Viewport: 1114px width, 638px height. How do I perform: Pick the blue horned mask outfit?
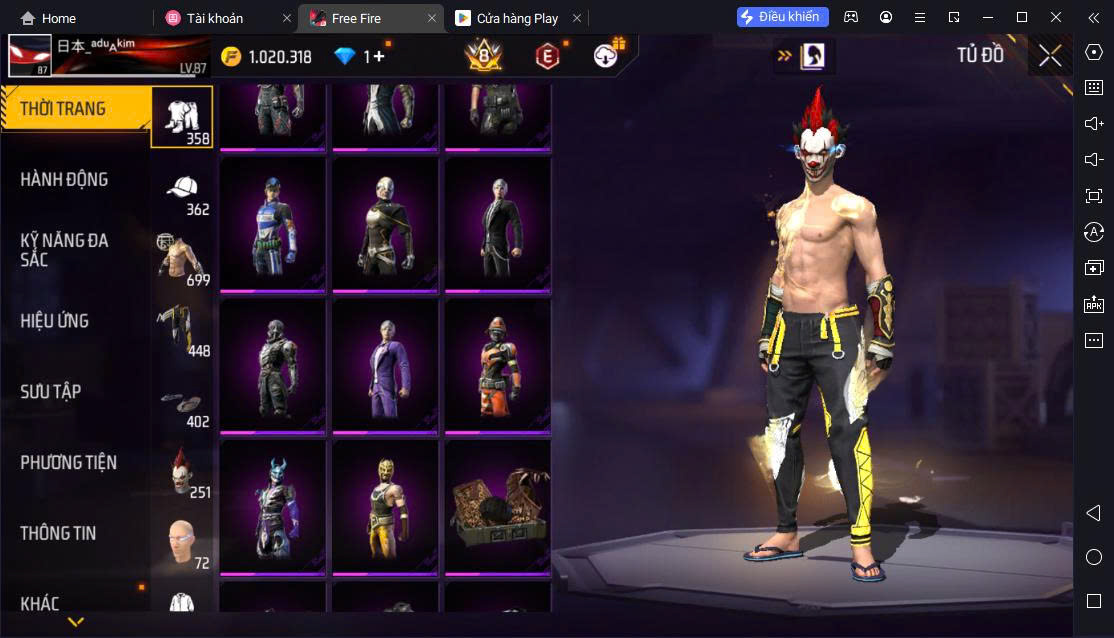pyautogui.click(x=273, y=508)
